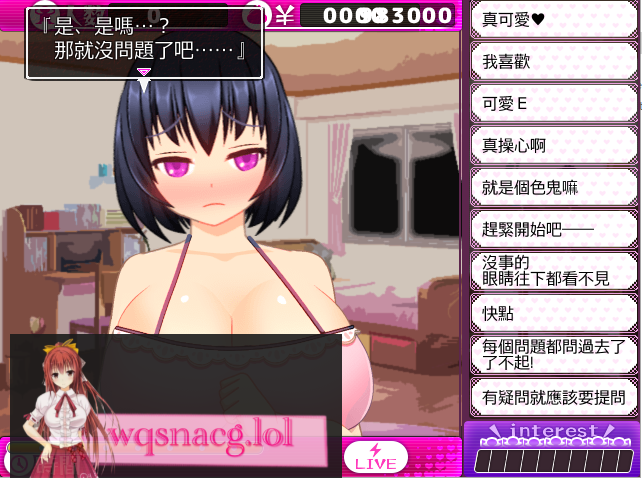Image resolution: width=642 pixels, height=478 pixels.
Task: Click the 快點 comment row
Action: tap(553, 313)
